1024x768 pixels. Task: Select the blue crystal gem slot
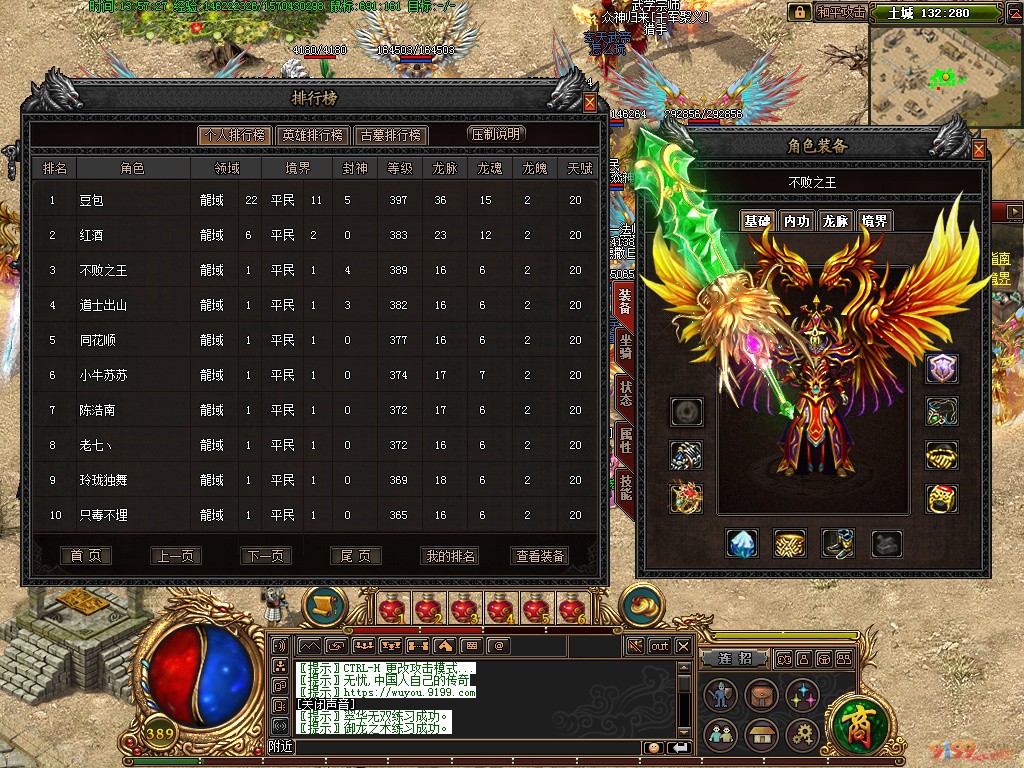(x=741, y=543)
